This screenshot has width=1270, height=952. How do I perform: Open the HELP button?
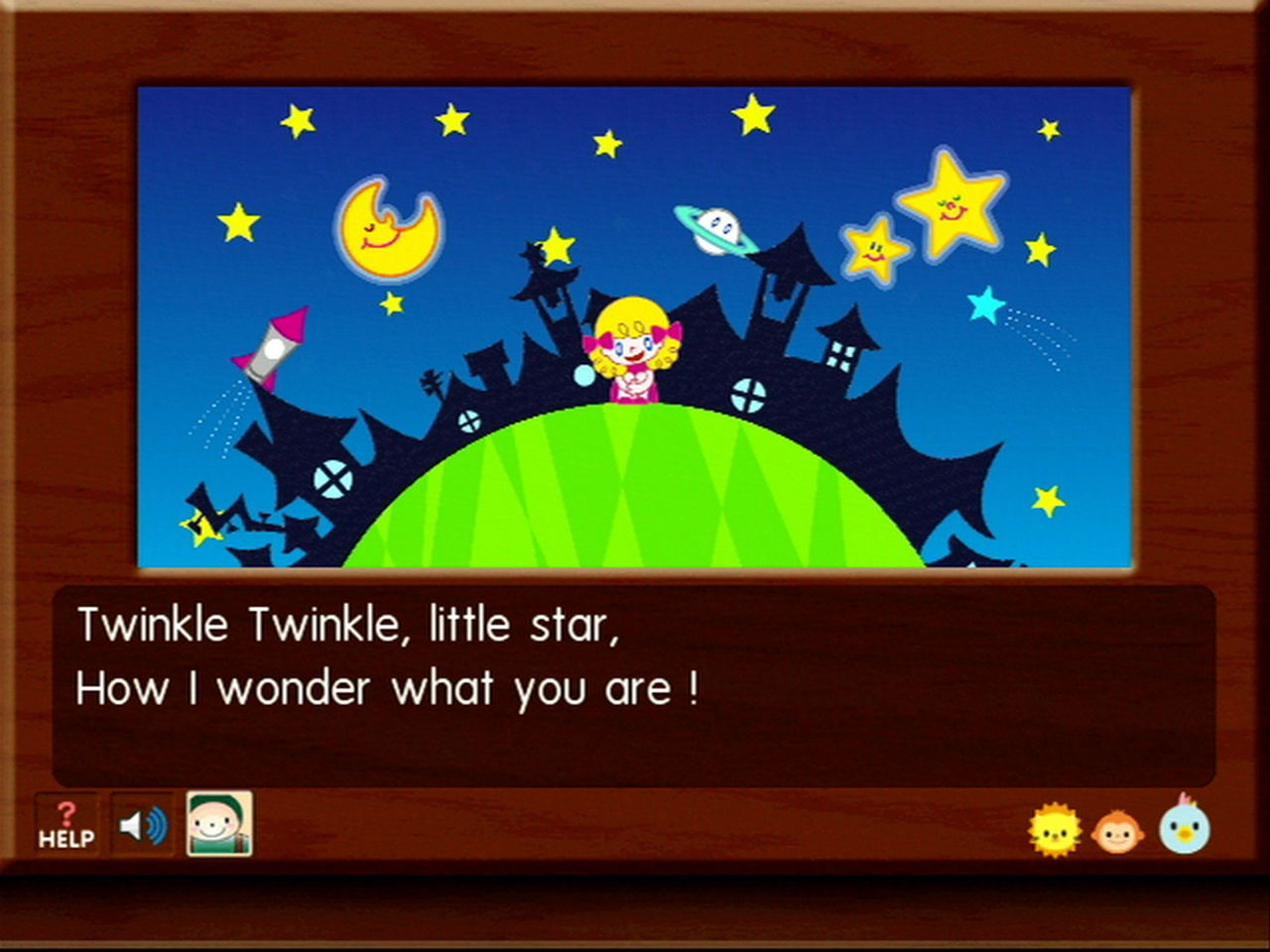[x=66, y=825]
